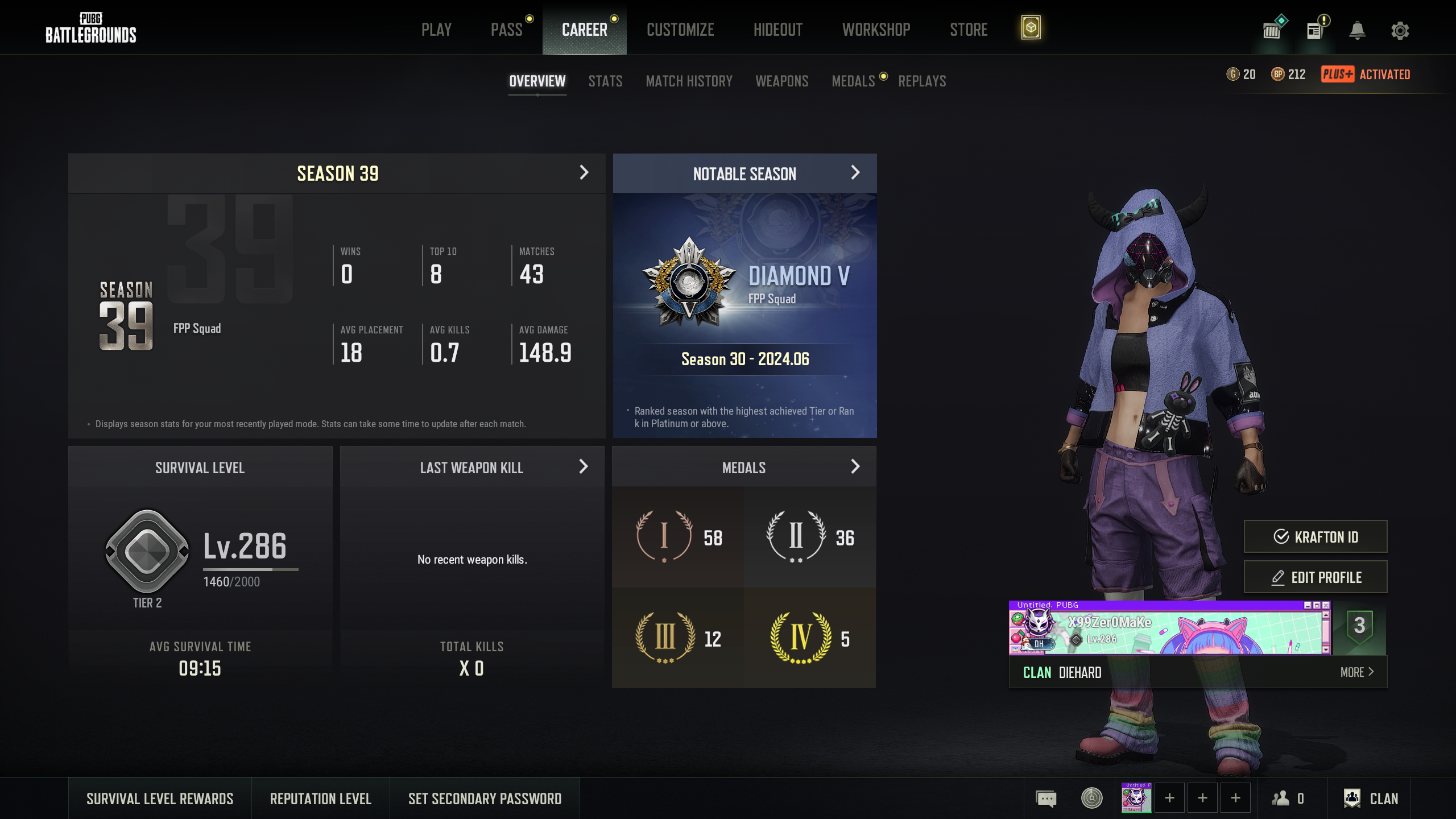The height and width of the screenshot is (819, 1456).
Task: Check the notifications bell
Action: 1357,31
